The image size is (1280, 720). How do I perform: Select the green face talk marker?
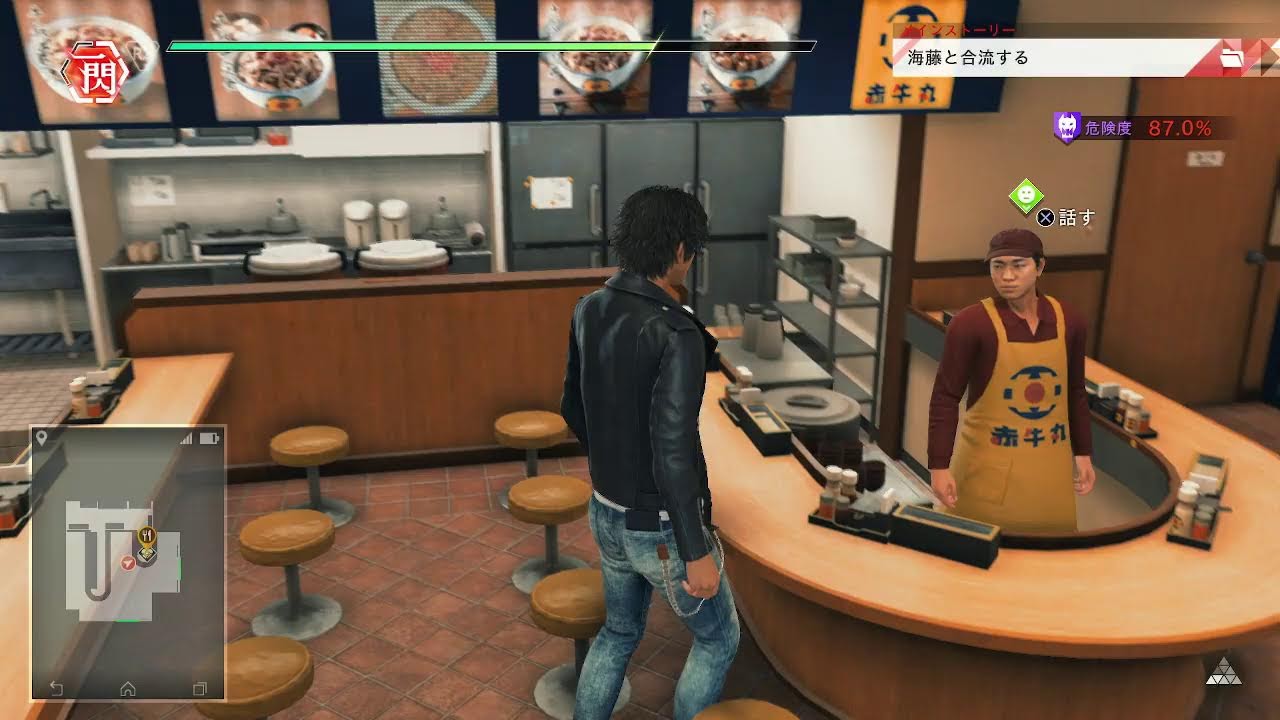[x=1026, y=196]
